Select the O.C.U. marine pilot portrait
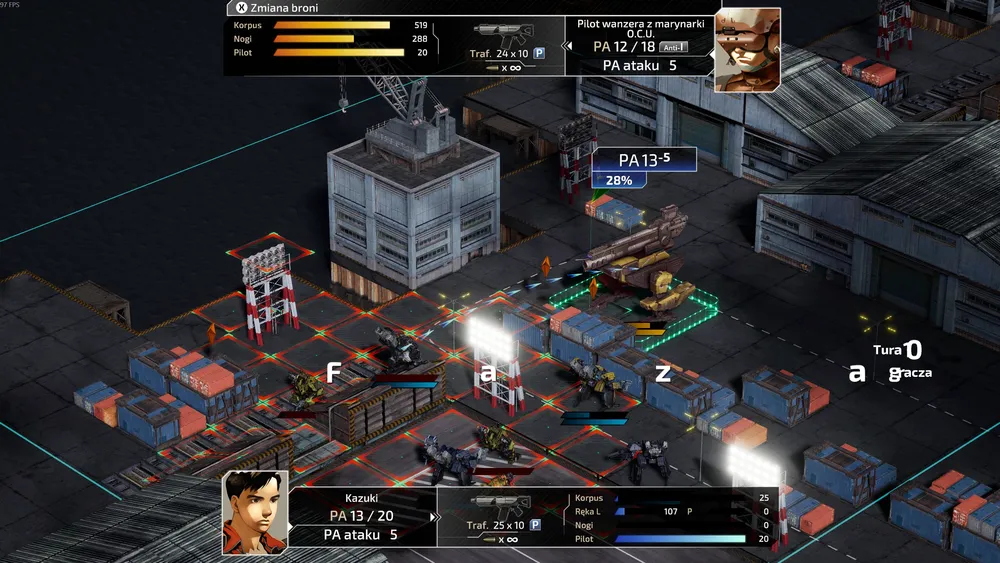This screenshot has width=1000, height=563. pos(747,49)
